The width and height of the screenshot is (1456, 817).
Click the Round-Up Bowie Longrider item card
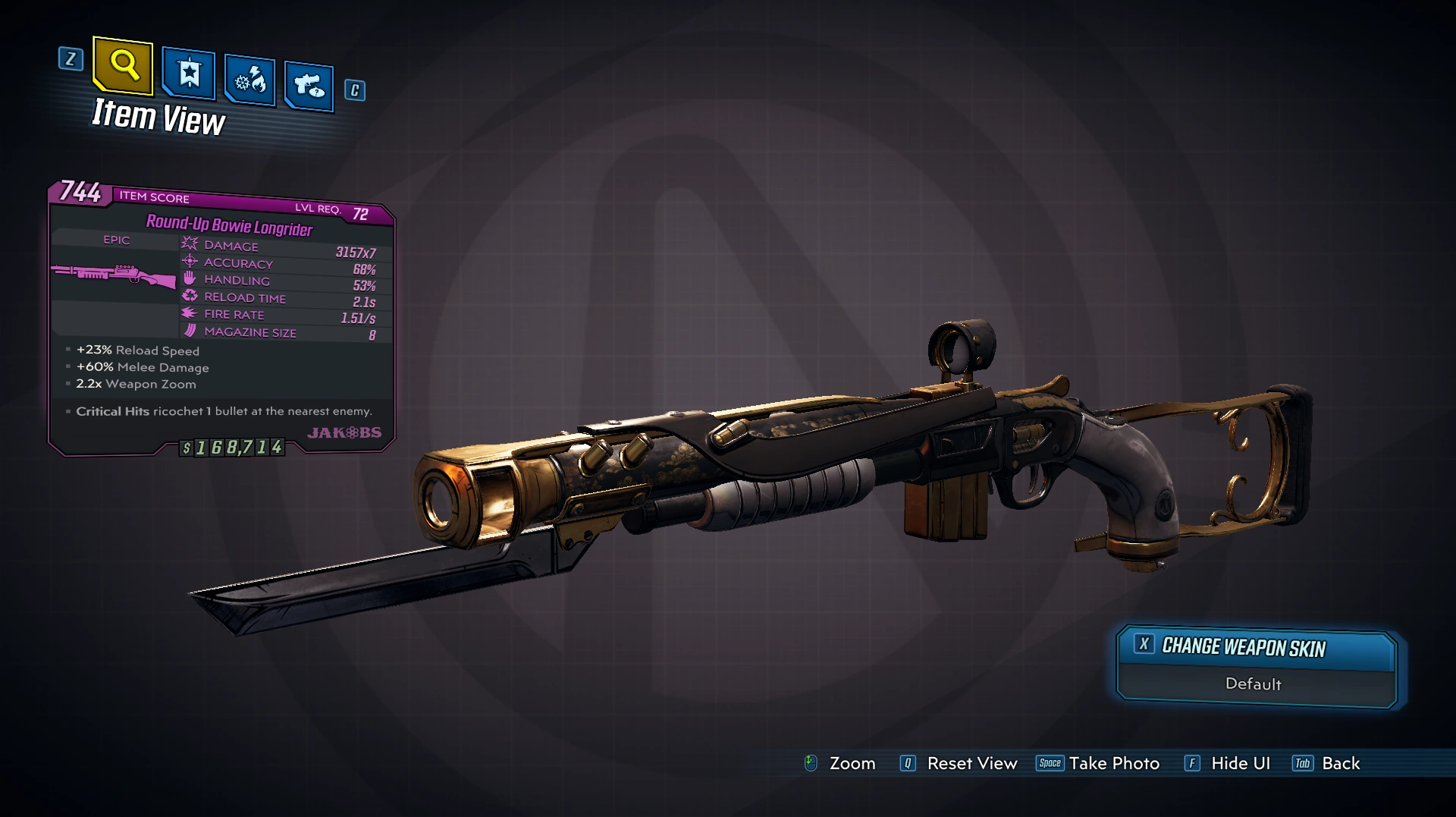click(x=221, y=319)
